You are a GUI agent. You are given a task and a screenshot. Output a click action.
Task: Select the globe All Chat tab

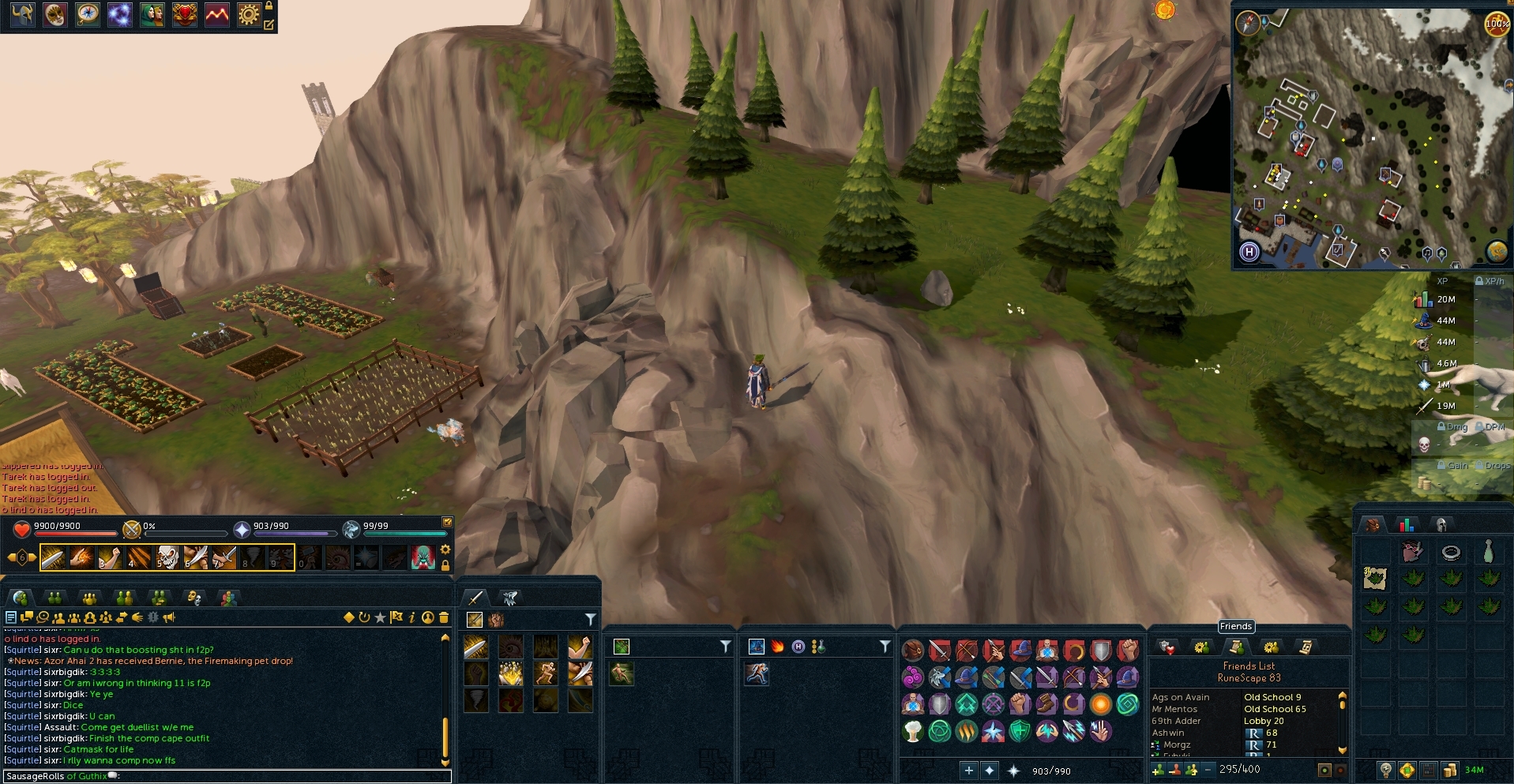(x=21, y=598)
